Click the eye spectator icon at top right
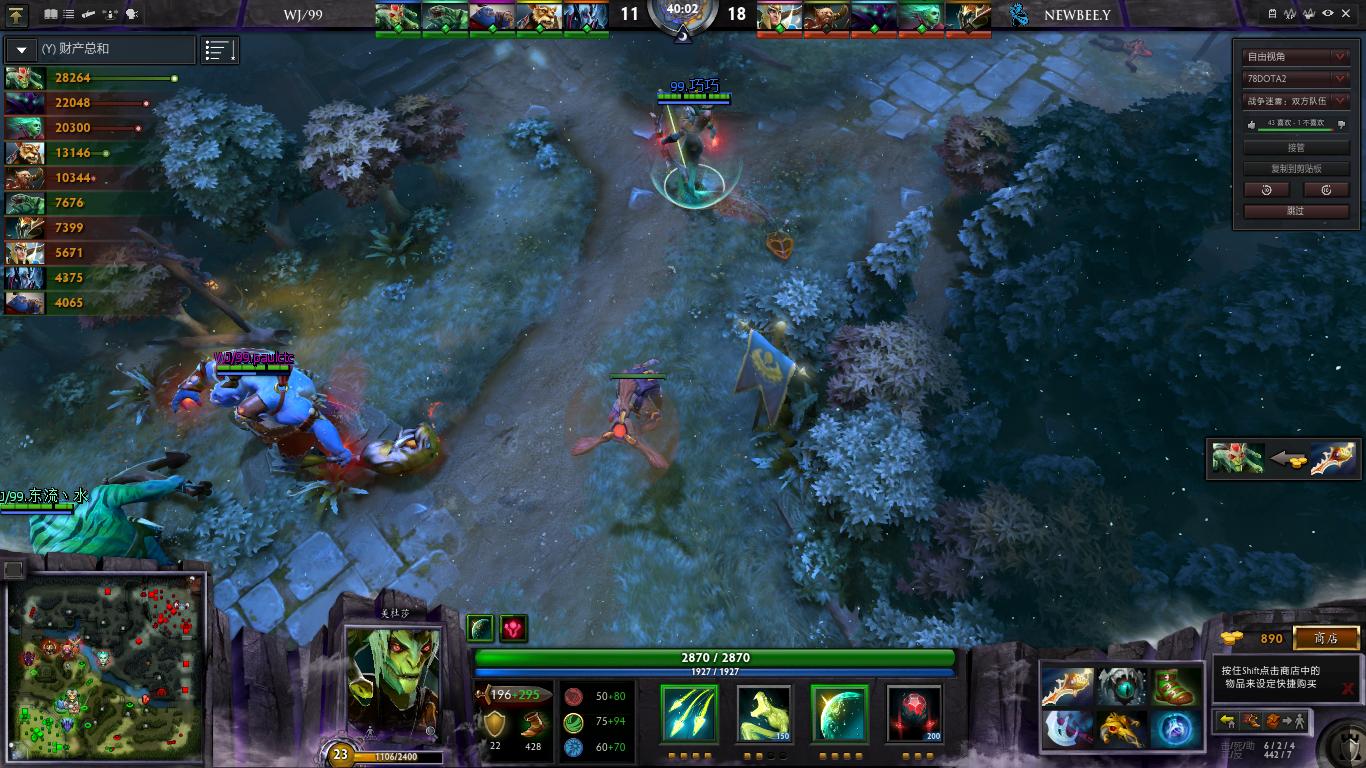Screen dimensions: 1366x768 (1327, 12)
